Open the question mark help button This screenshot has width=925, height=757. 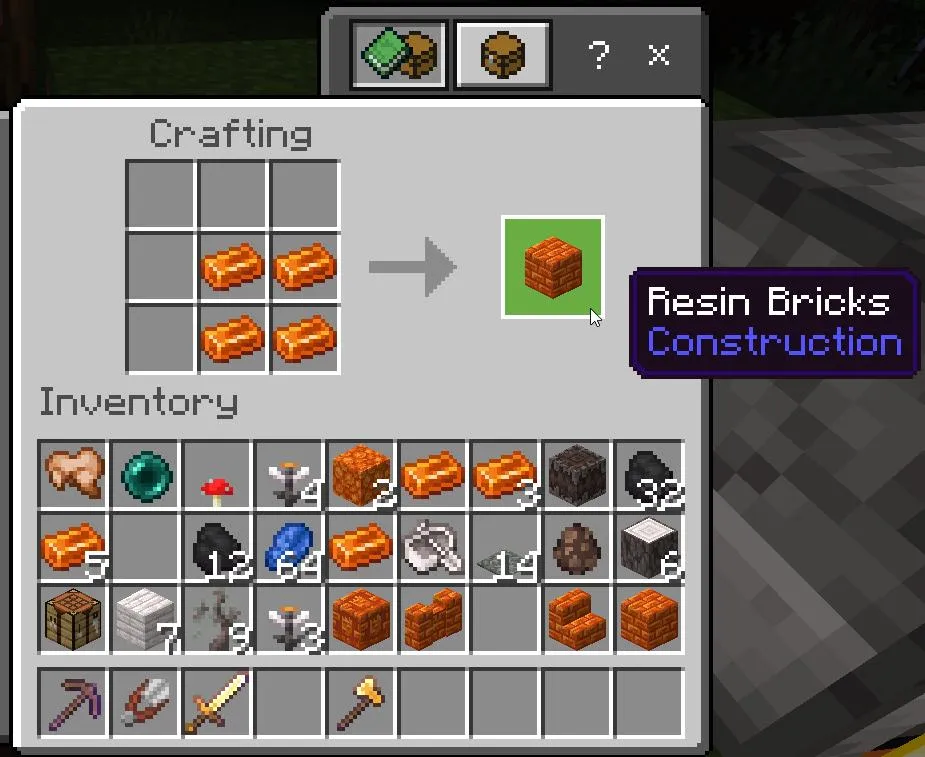point(598,55)
